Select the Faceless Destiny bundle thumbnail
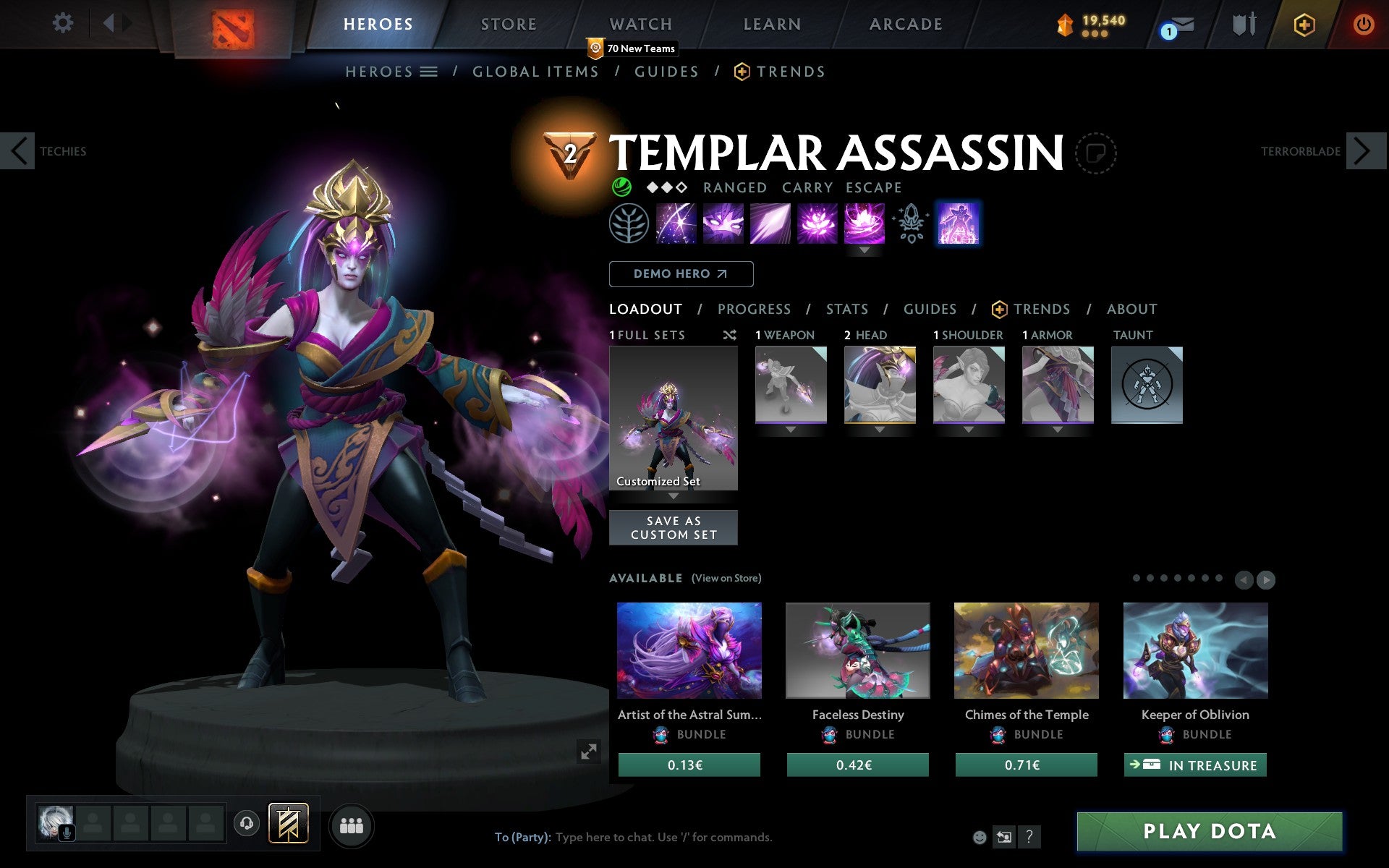1389x868 pixels. (857, 651)
